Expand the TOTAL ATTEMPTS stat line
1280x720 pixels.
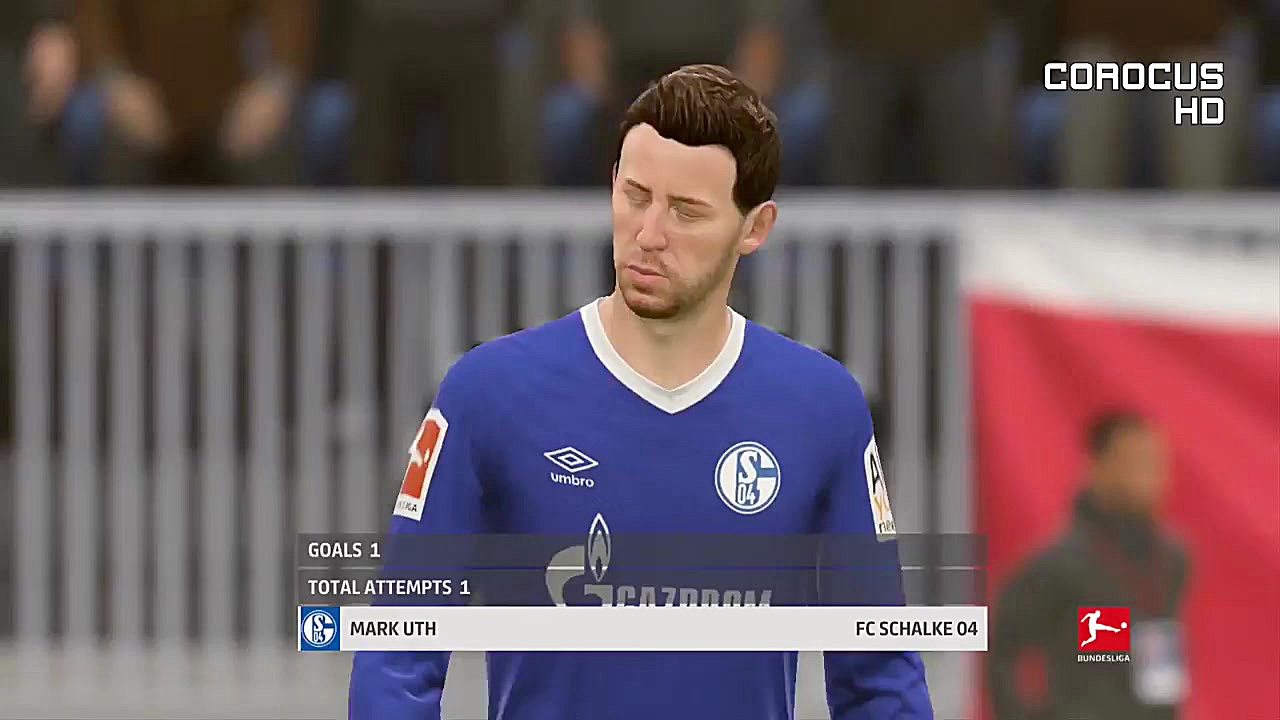(x=390, y=588)
